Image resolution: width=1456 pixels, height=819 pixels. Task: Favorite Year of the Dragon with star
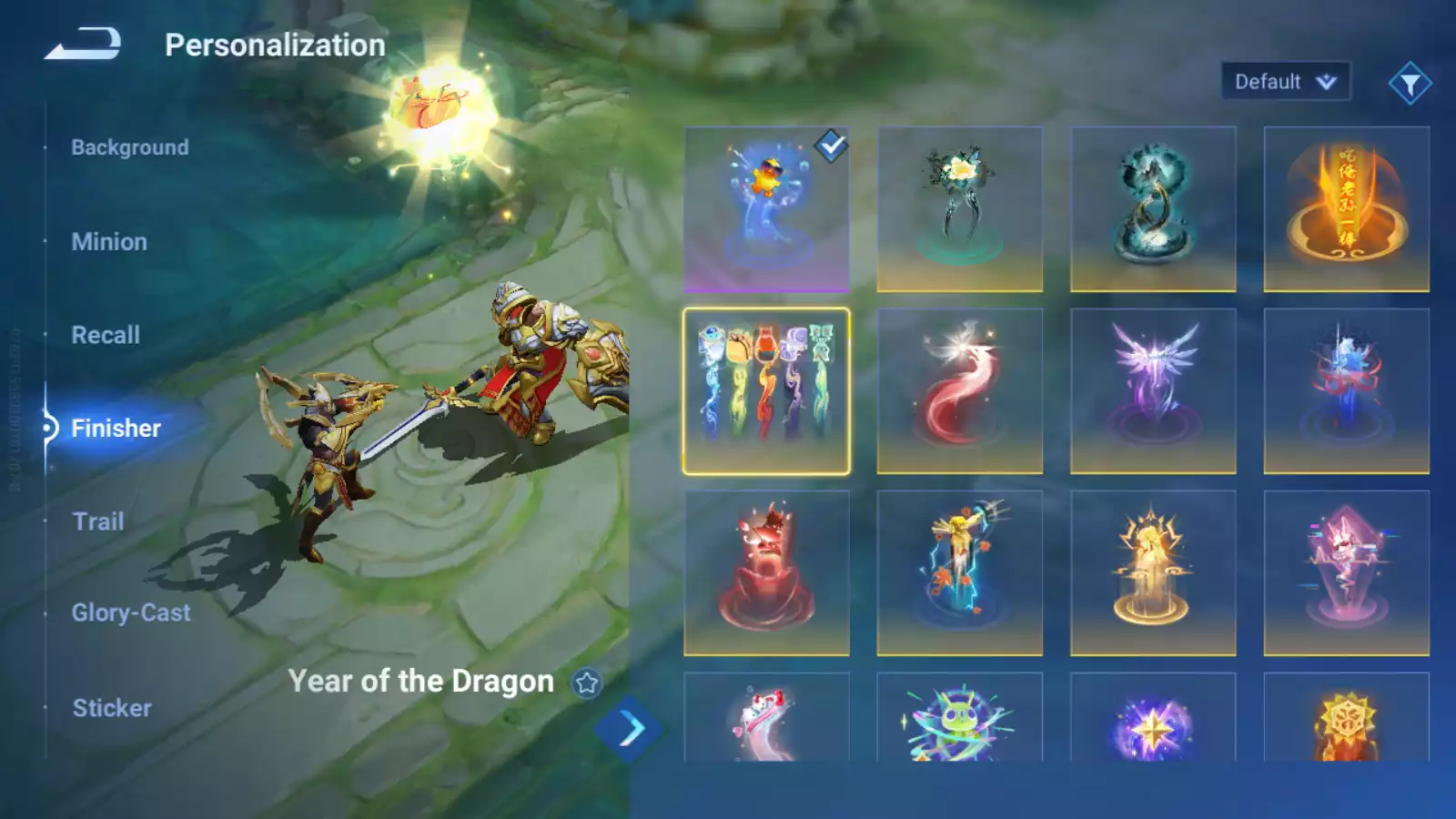click(587, 682)
